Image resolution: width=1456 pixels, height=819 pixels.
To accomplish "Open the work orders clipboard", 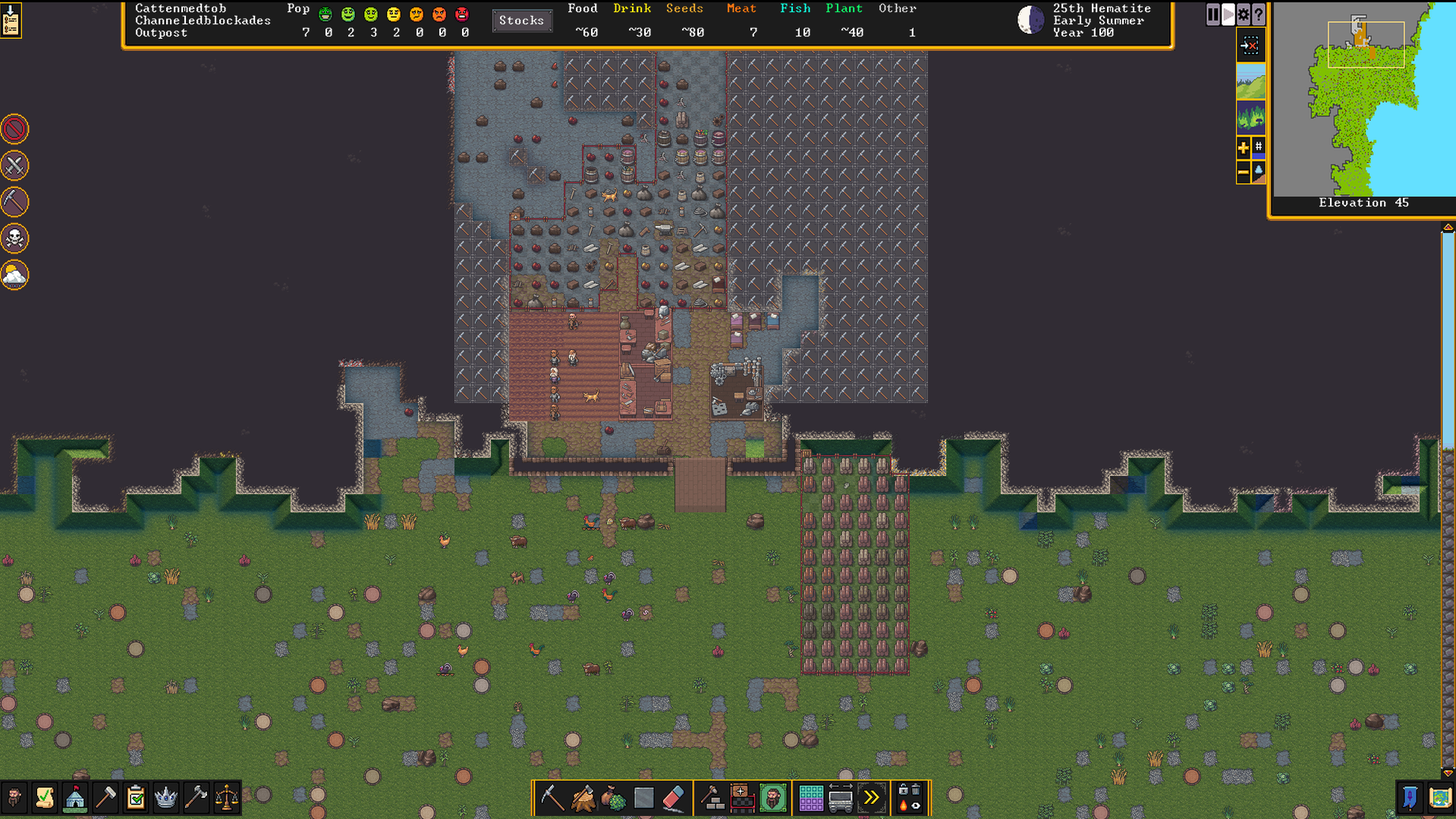I will pos(136,798).
